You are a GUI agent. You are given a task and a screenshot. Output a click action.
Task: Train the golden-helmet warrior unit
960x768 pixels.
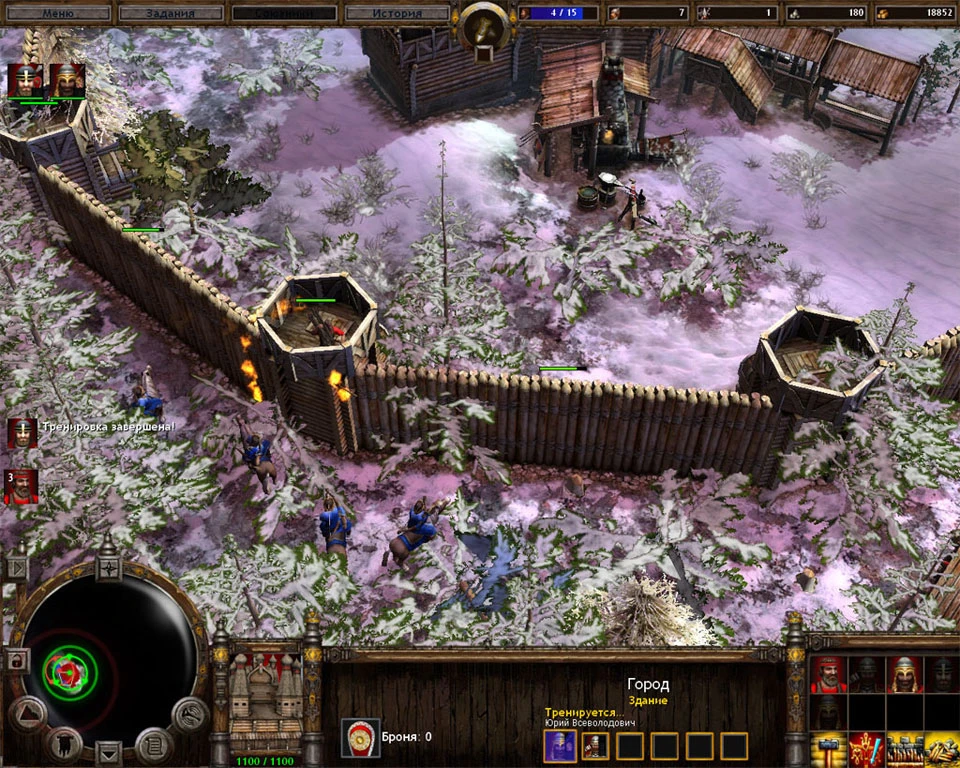(903, 675)
